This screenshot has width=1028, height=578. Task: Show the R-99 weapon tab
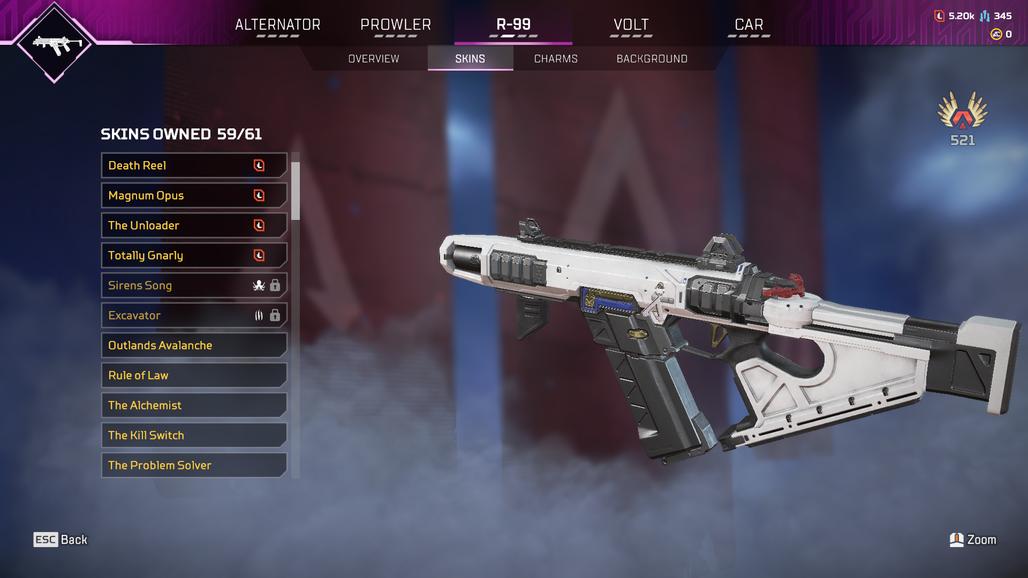pyautogui.click(x=513, y=25)
